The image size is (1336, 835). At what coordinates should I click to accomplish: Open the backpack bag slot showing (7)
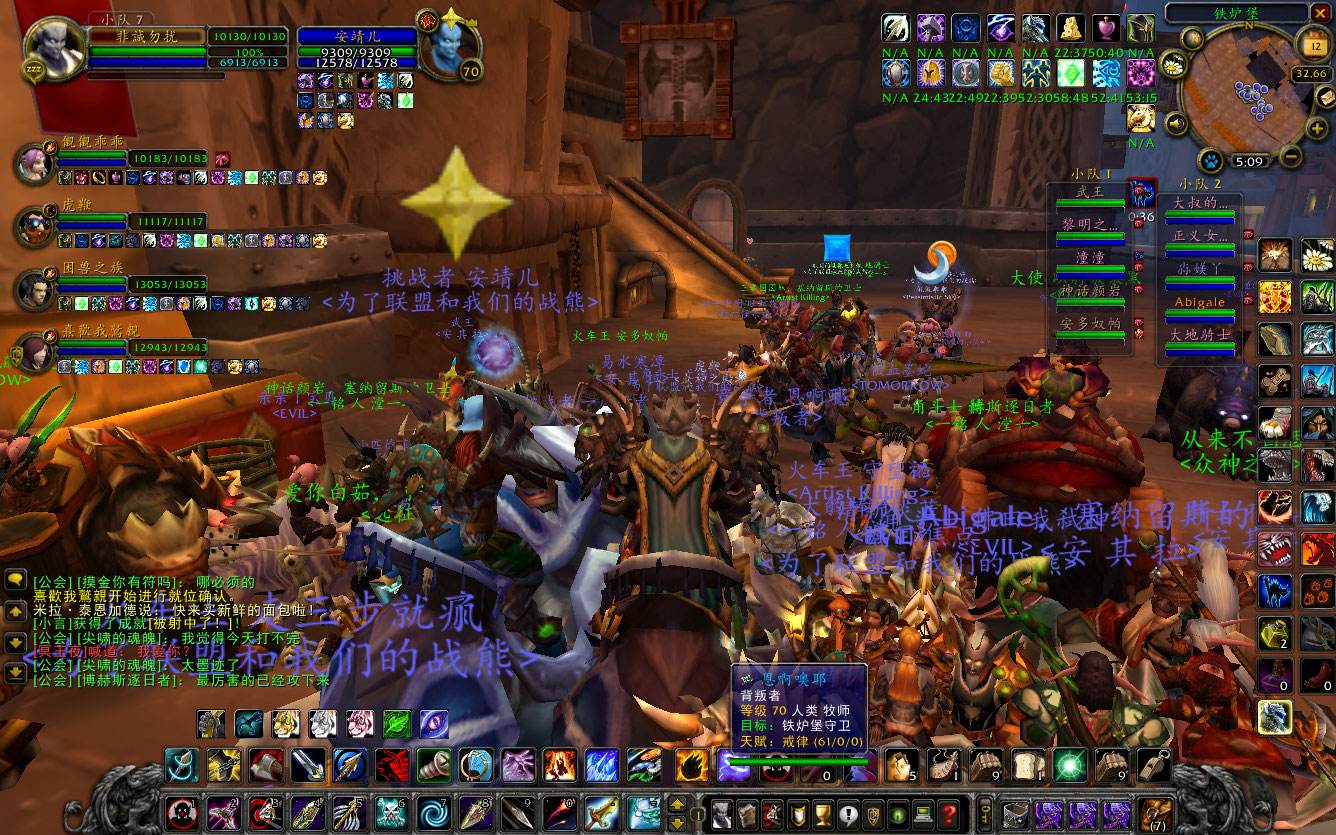(x=1155, y=812)
